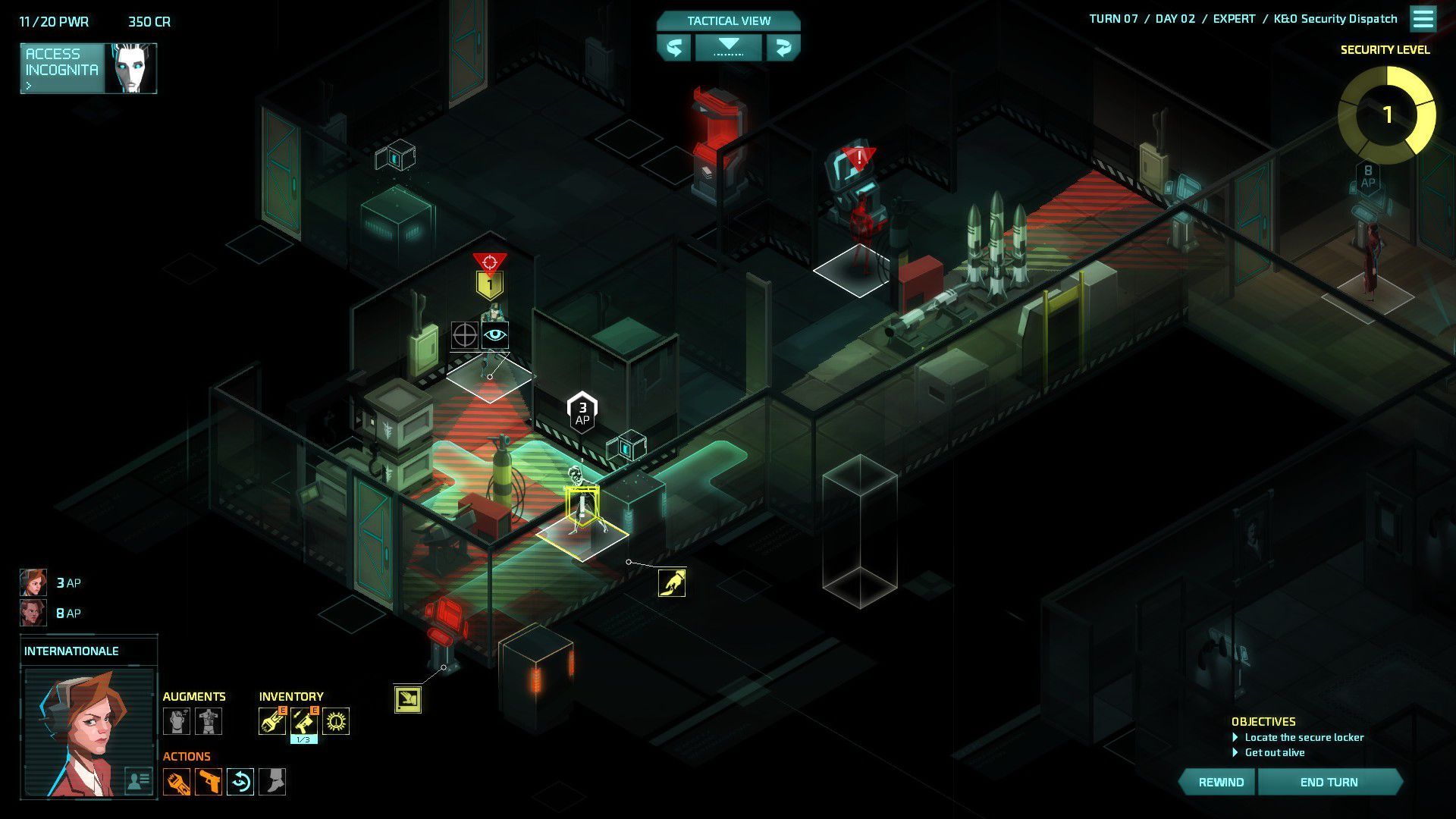The width and height of the screenshot is (1456, 819).
Task: Rotate the camera right
Action: [x=783, y=48]
